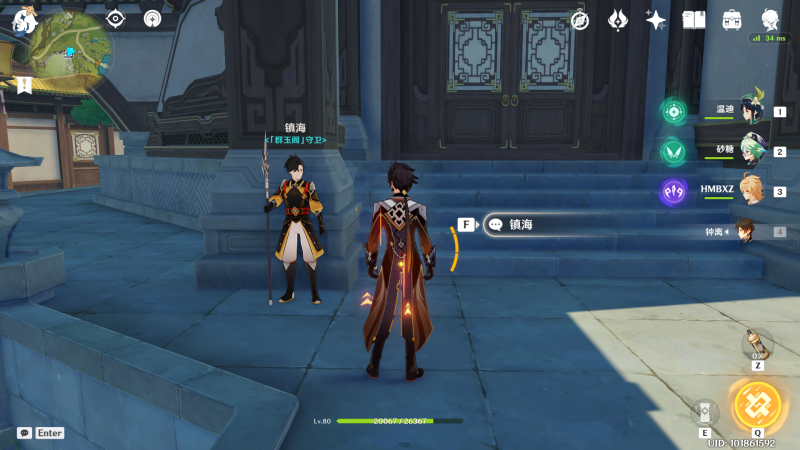Use the quick-access gadget bottle
The width and height of the screenshot is (800, 450).
click(x=757, y=343)
